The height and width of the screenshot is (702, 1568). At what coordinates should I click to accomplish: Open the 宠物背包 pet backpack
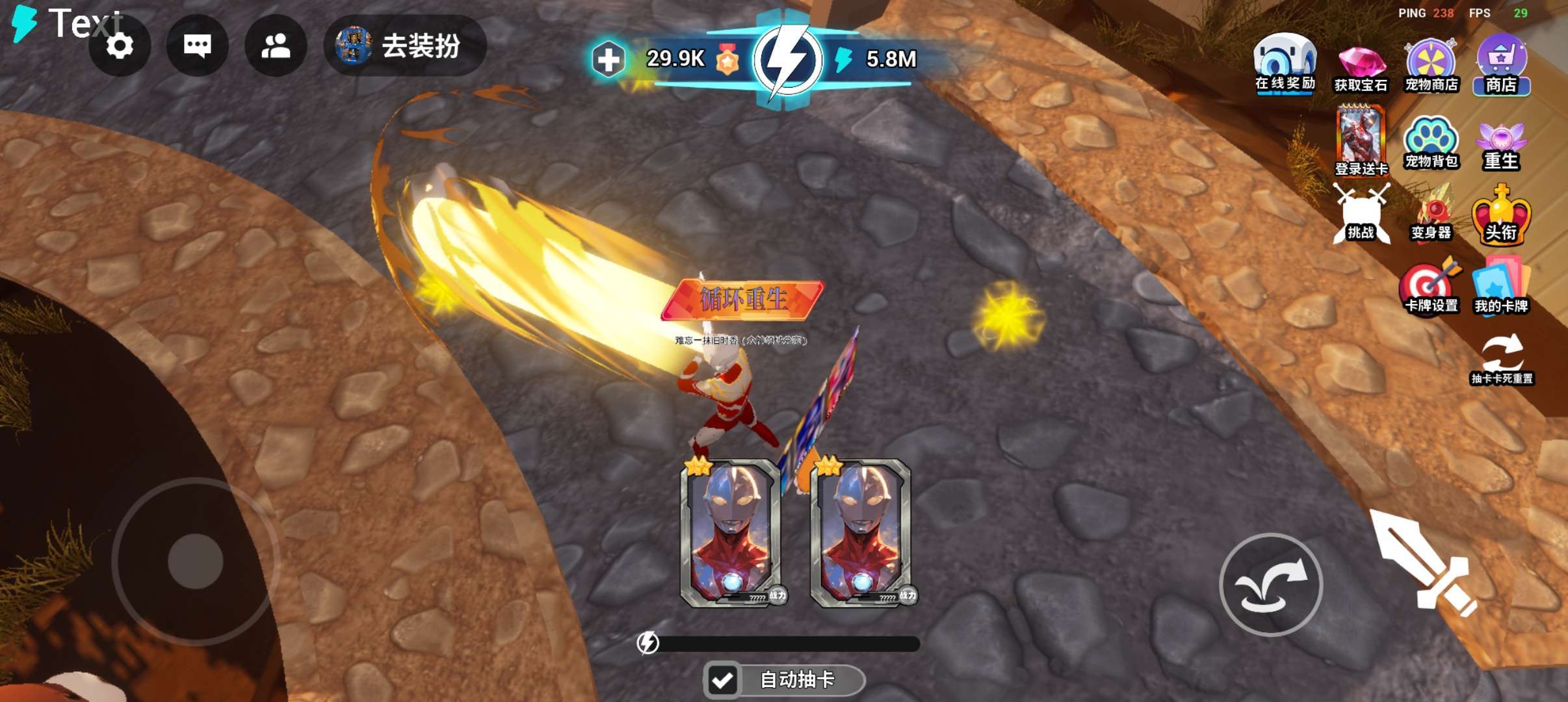1431,143
